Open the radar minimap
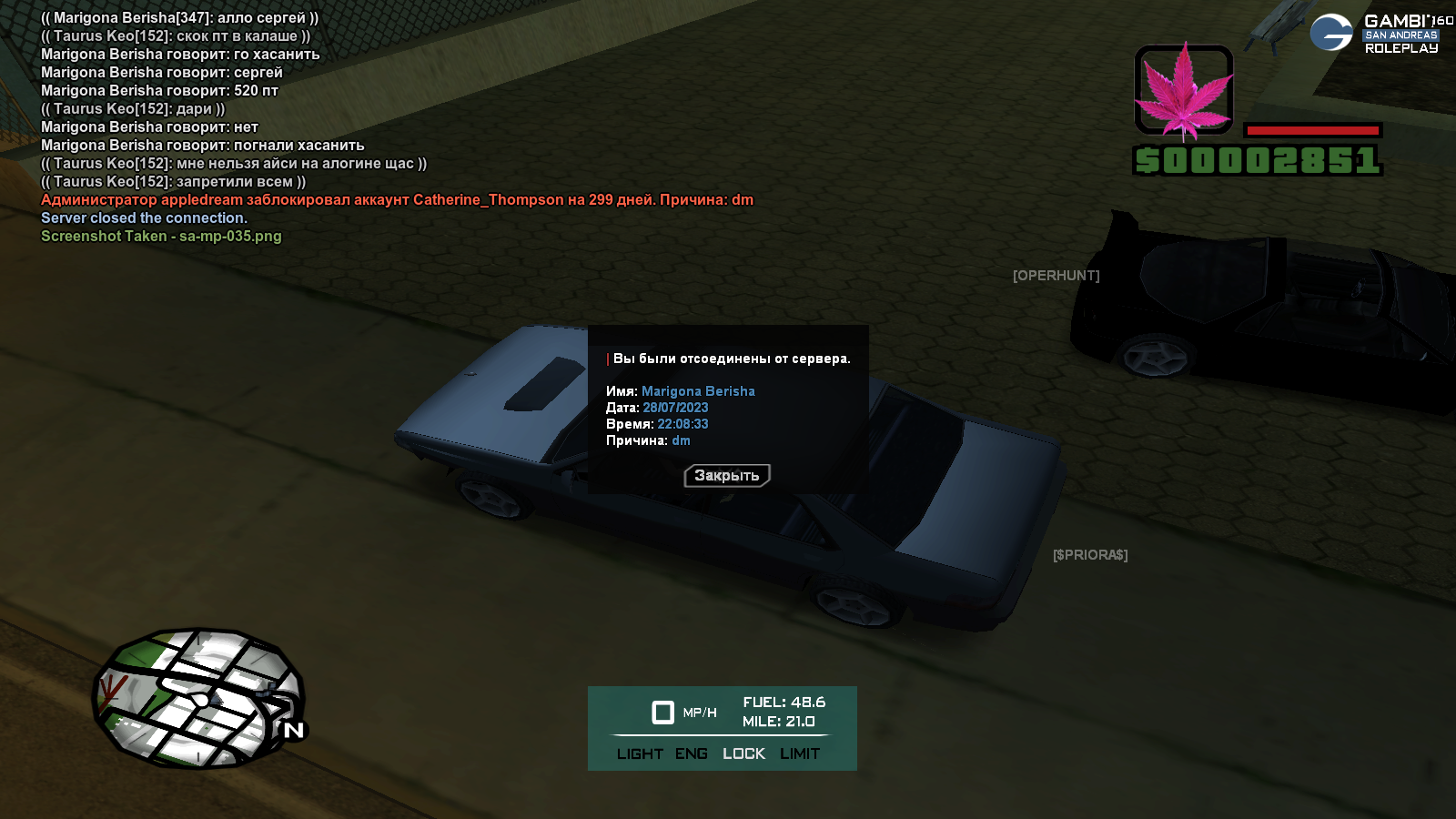The width and height of the screenshot is (1456, 819). pyautogui.click(x=198, y=698)
